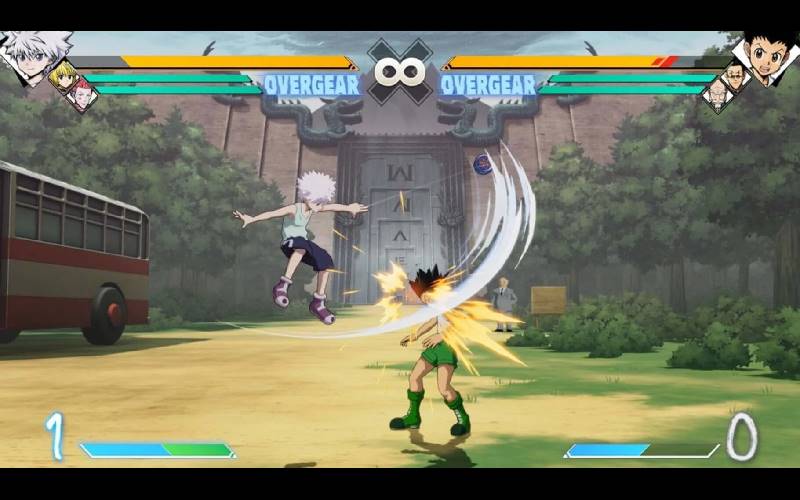This screenshot has width=800, height=500.
Task: Pick the Leorio assist portrait
Action: (736, 75)
